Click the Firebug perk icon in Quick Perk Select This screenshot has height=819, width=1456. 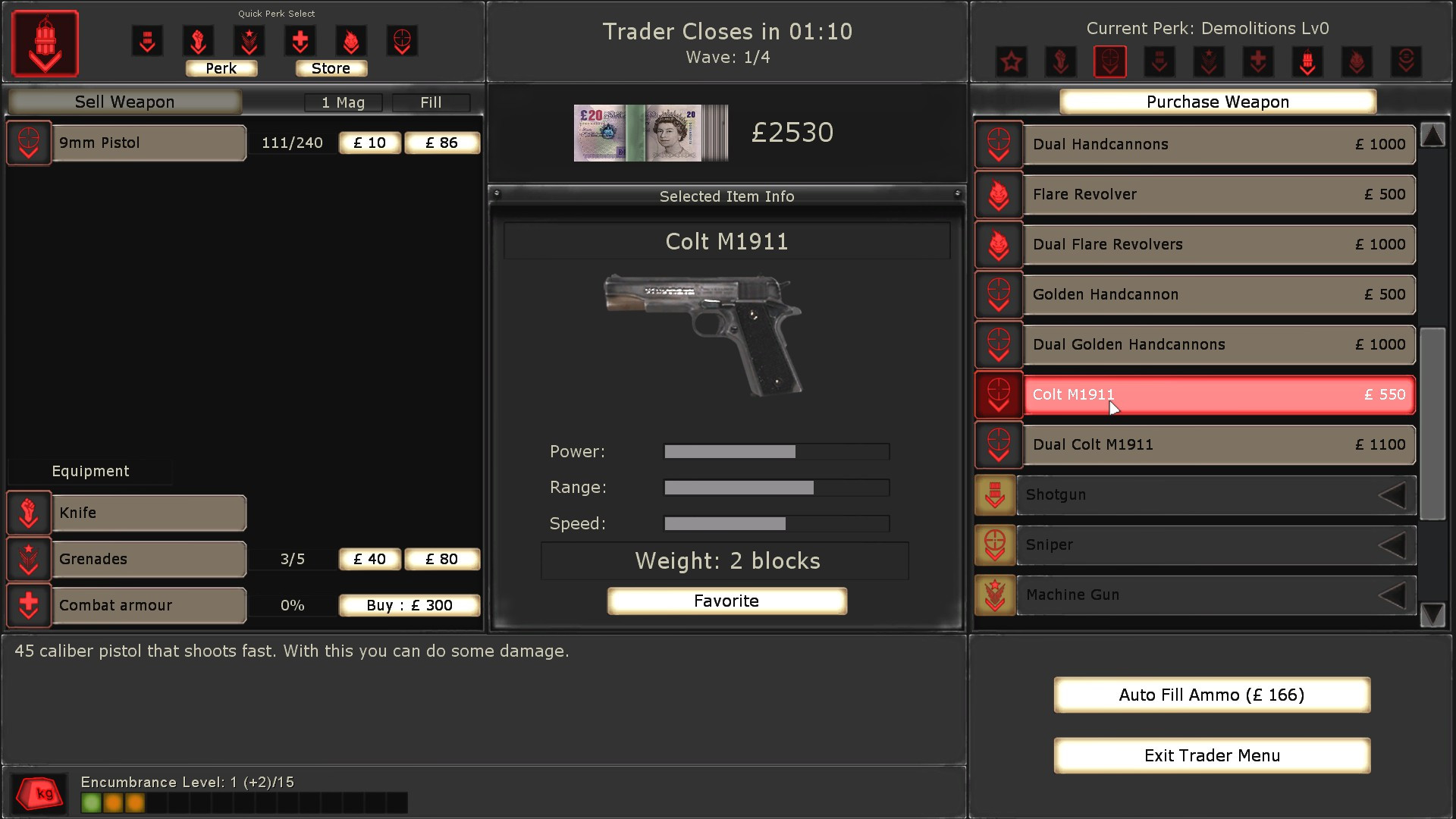351,41
